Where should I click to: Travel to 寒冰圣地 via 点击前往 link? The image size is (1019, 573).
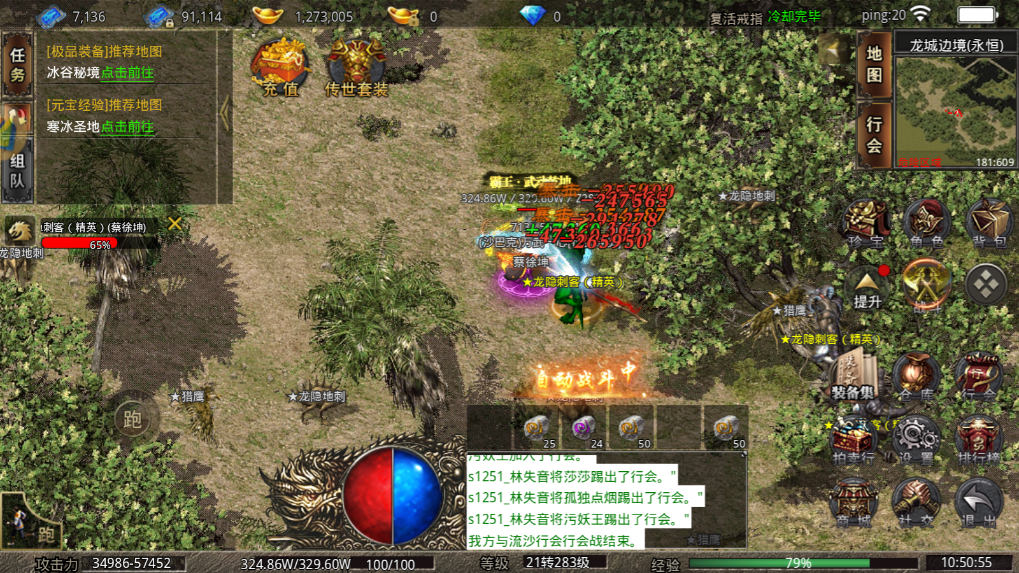pos(127,127)
